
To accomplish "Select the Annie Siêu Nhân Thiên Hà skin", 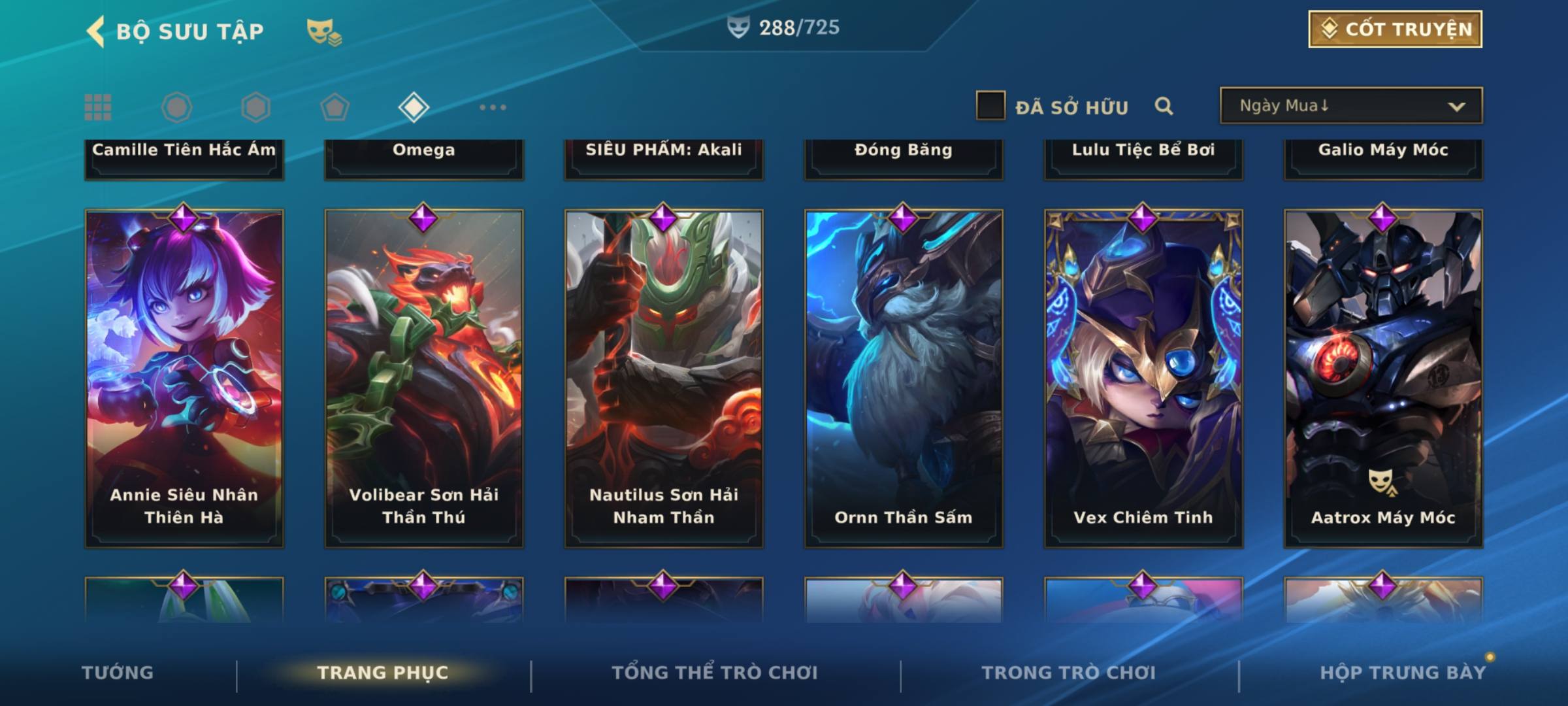I will [184, 378].
